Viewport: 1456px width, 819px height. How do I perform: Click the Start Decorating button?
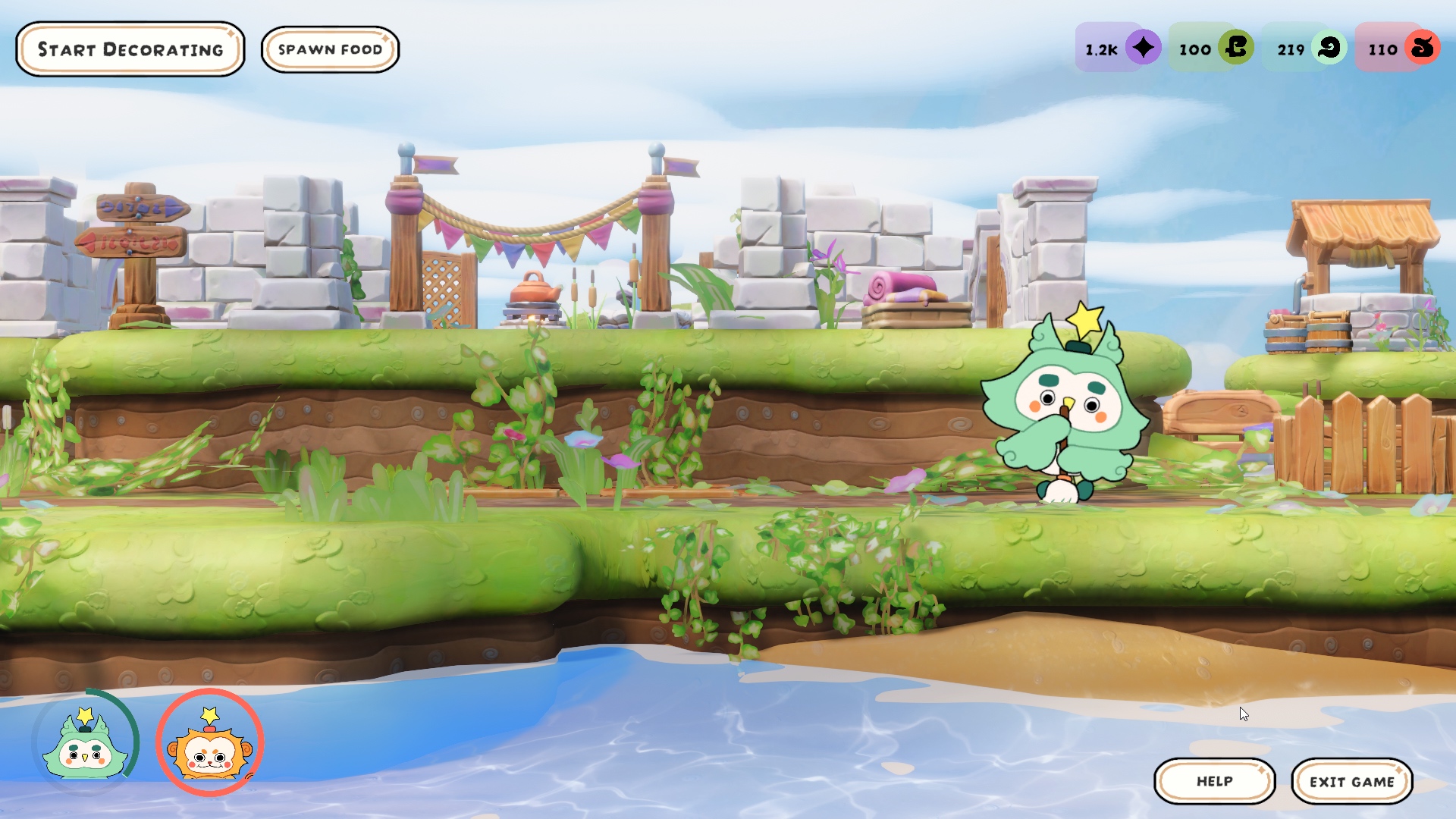tap(130, 49)
